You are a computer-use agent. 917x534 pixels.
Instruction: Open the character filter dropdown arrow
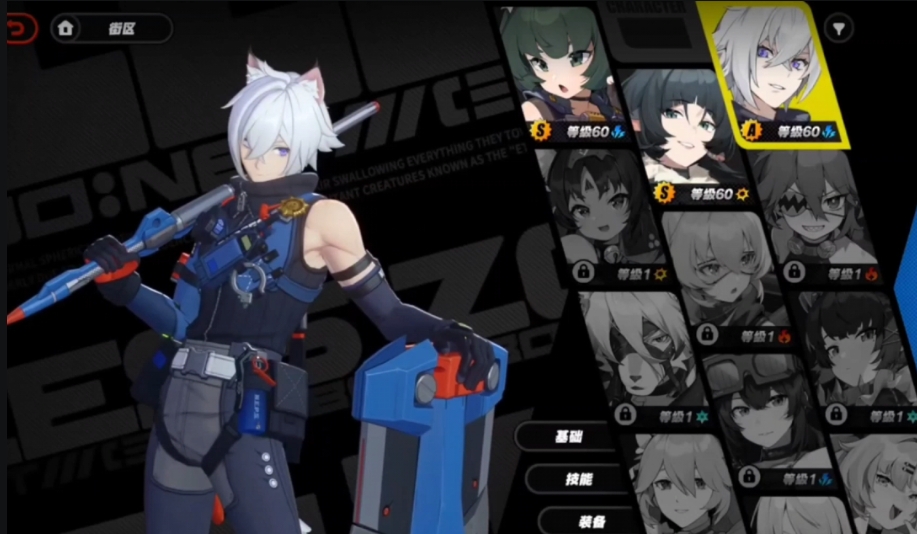838,28
